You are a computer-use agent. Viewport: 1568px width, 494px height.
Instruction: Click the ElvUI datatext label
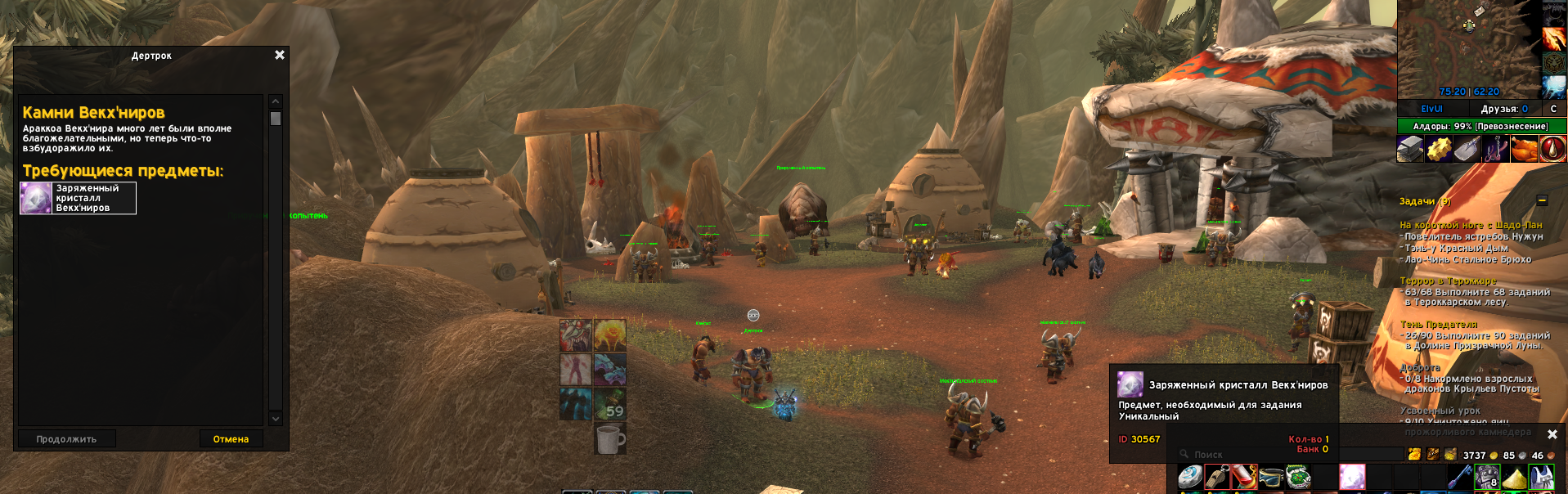pos(1431,109)
